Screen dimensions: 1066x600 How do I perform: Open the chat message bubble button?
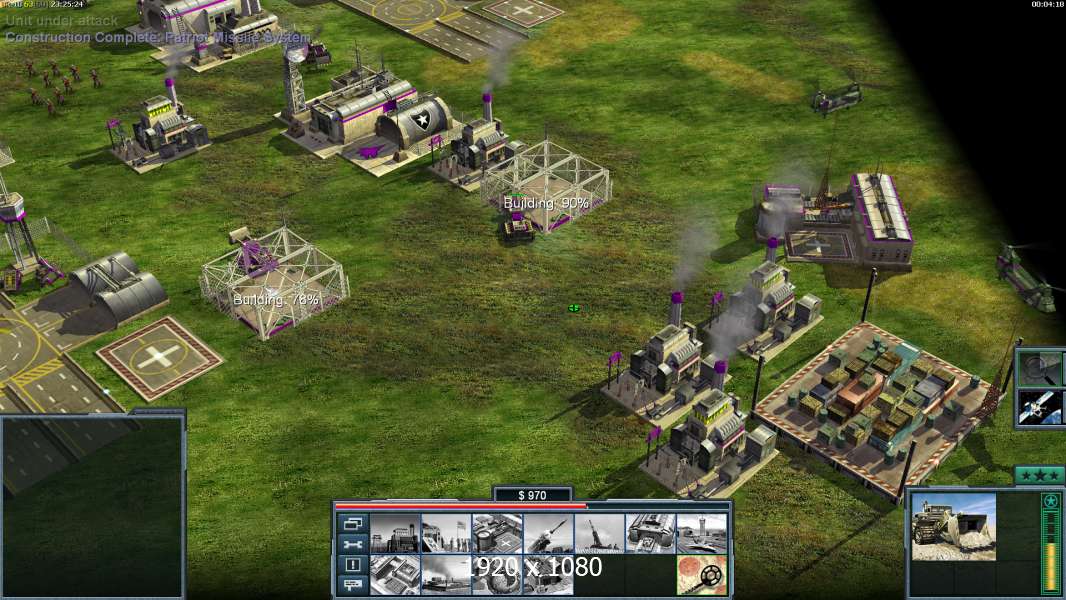tap(352, 585)
